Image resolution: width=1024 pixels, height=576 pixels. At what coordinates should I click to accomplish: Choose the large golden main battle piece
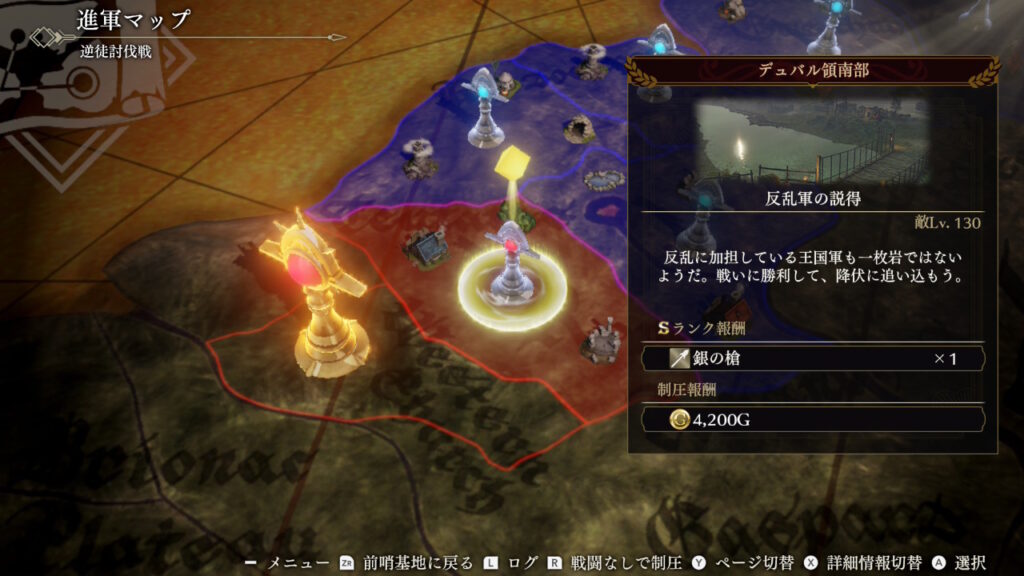pos(313,295)
